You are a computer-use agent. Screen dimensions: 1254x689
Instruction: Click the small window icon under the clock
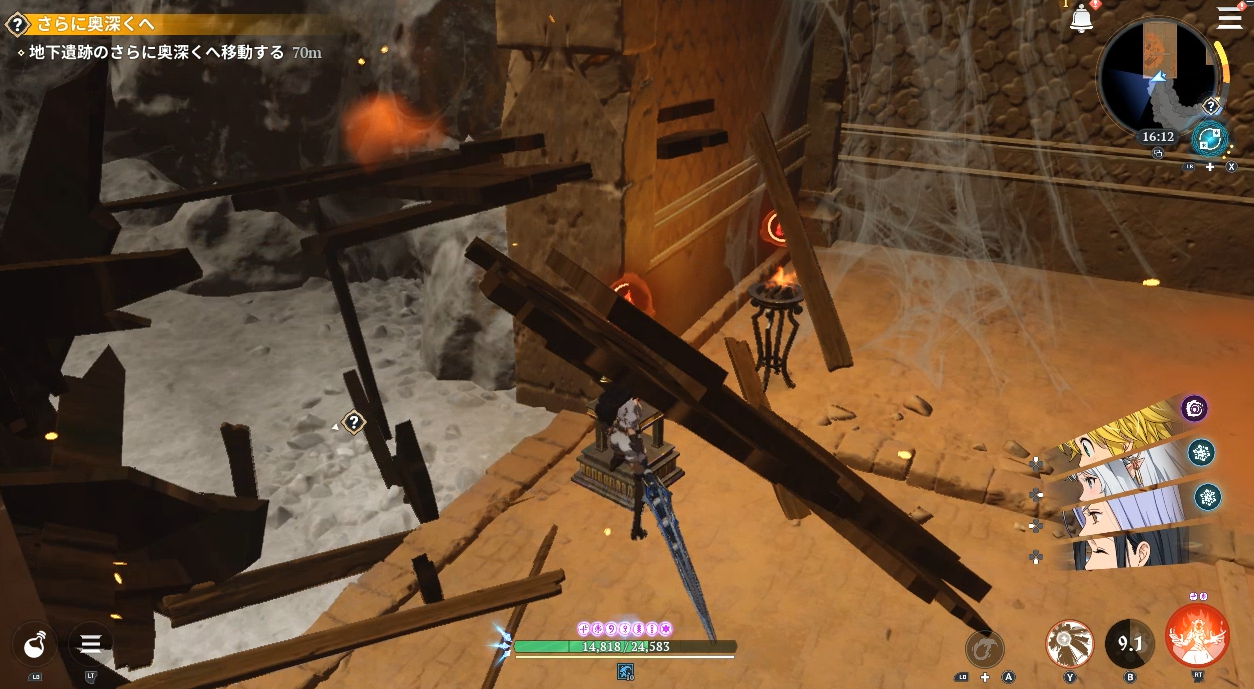(1157, 153)
